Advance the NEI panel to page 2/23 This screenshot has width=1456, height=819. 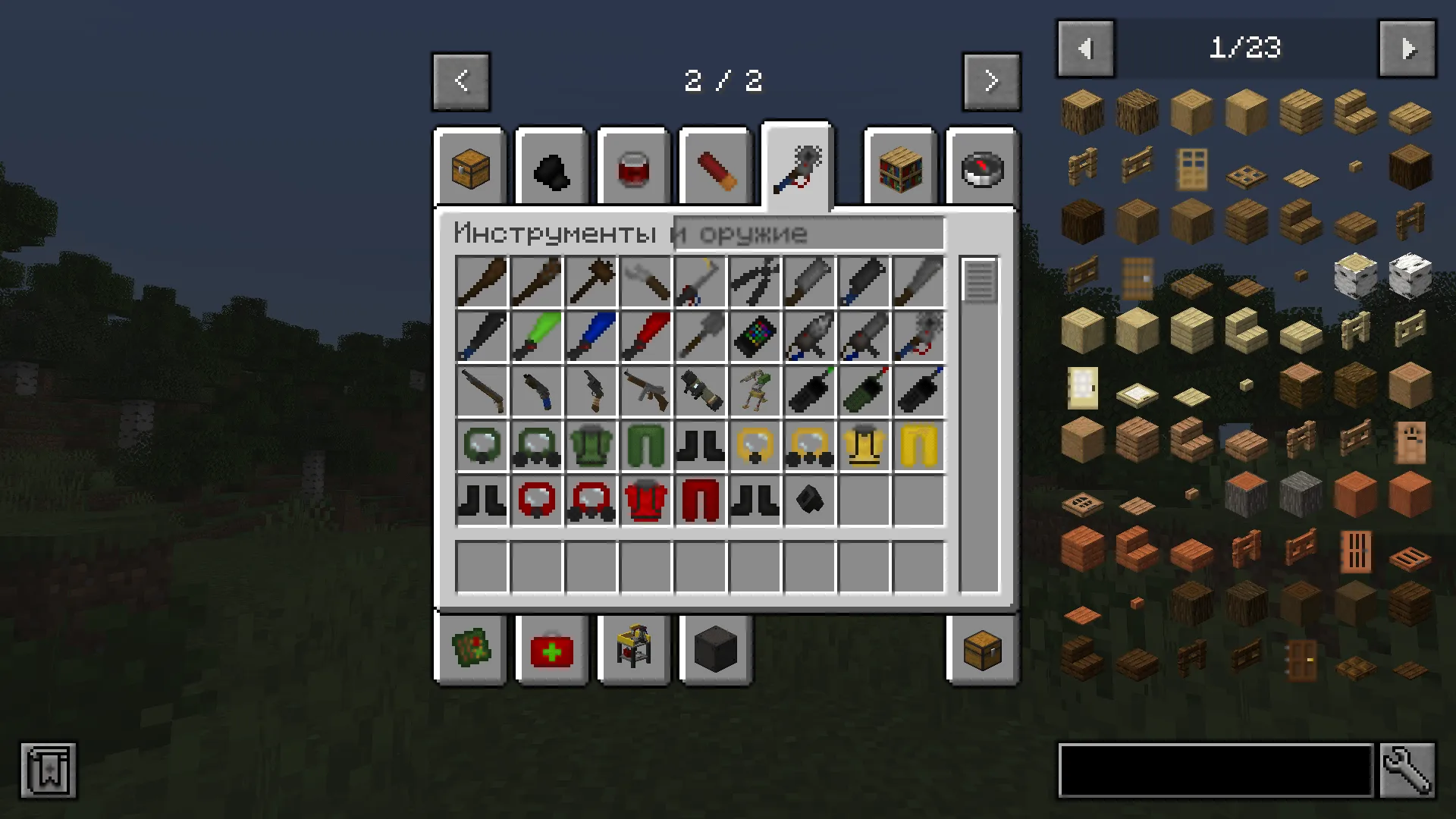coord(1407,48)
